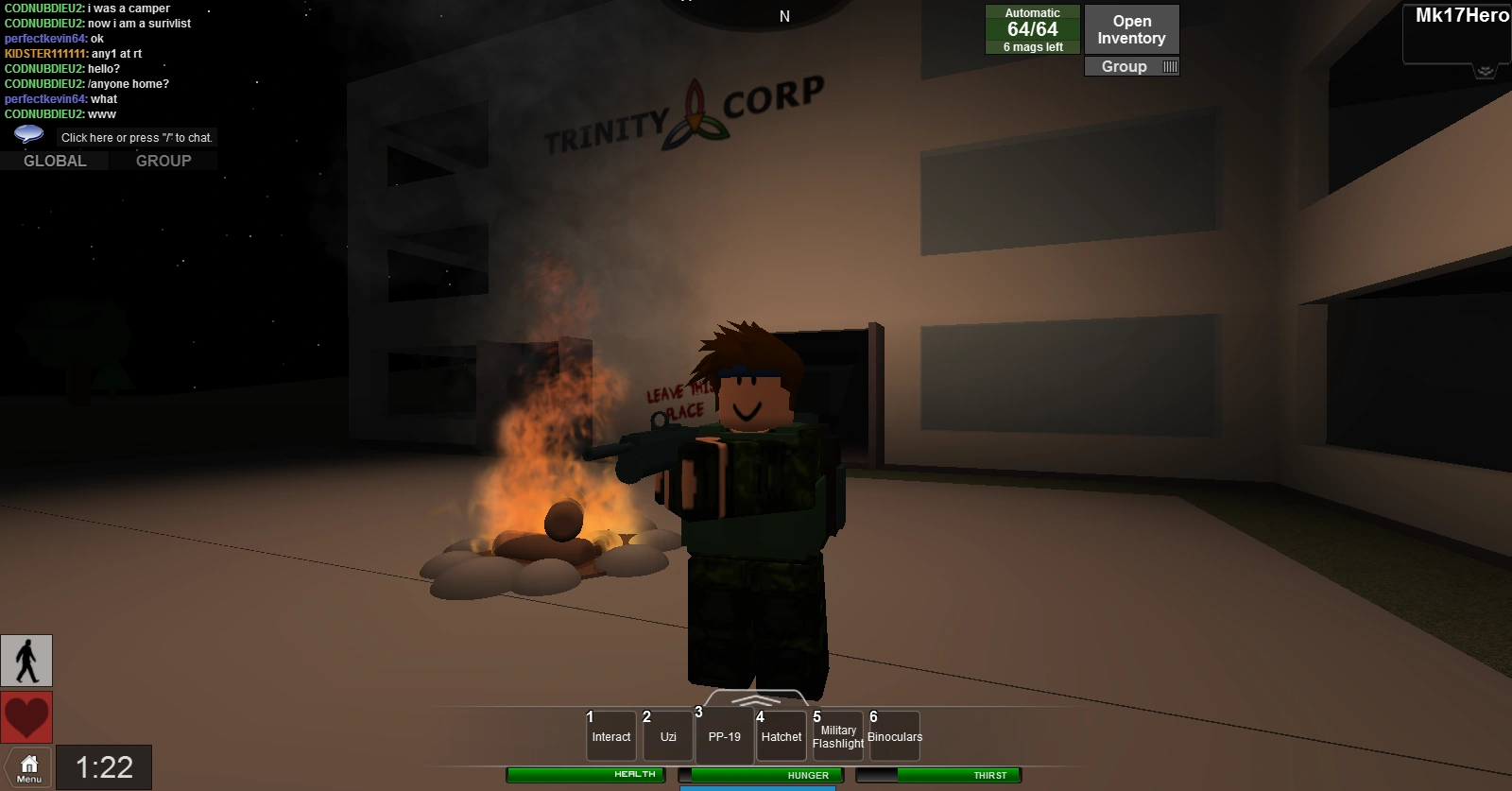Switch to the GLOBAL chat tab
Viewport: 1512px width, 791px height.
point(54,161)
